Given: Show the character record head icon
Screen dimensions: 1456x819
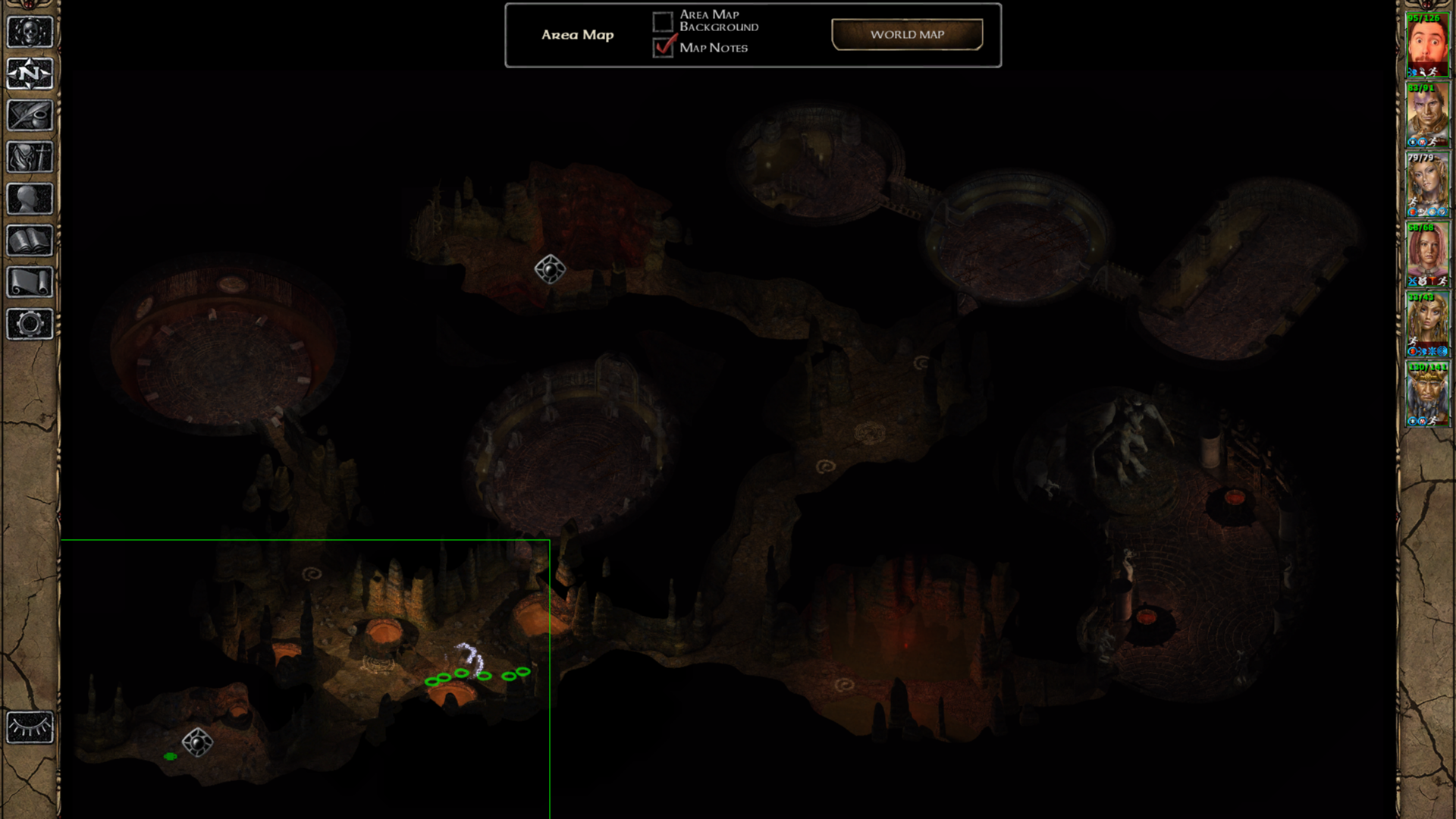Looking at the screenshot, I should coord(30,199).
